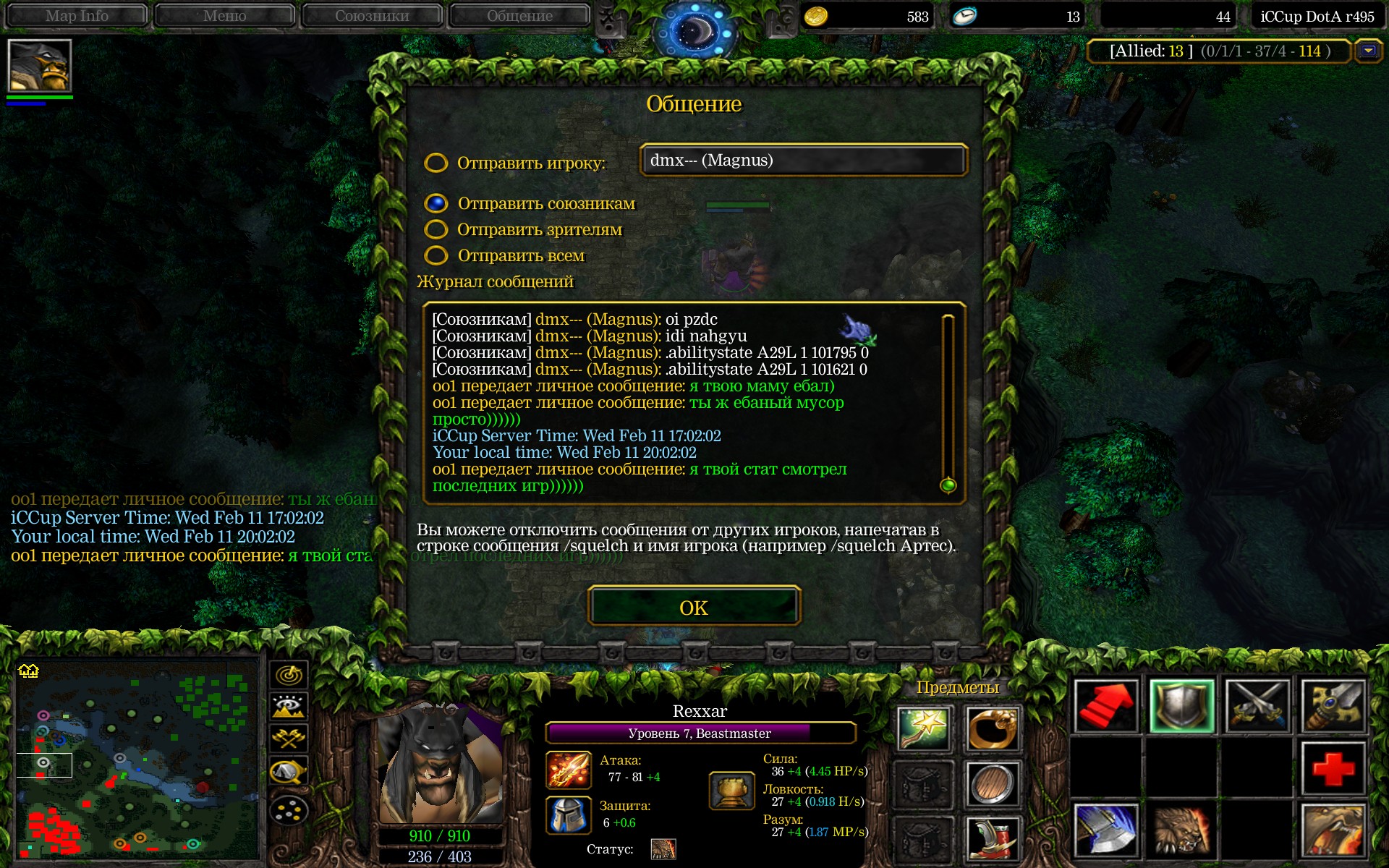This screenshot has width=1389, height=868.
Task: Click the message log scrollbar knob
Action: pos(948,485)
